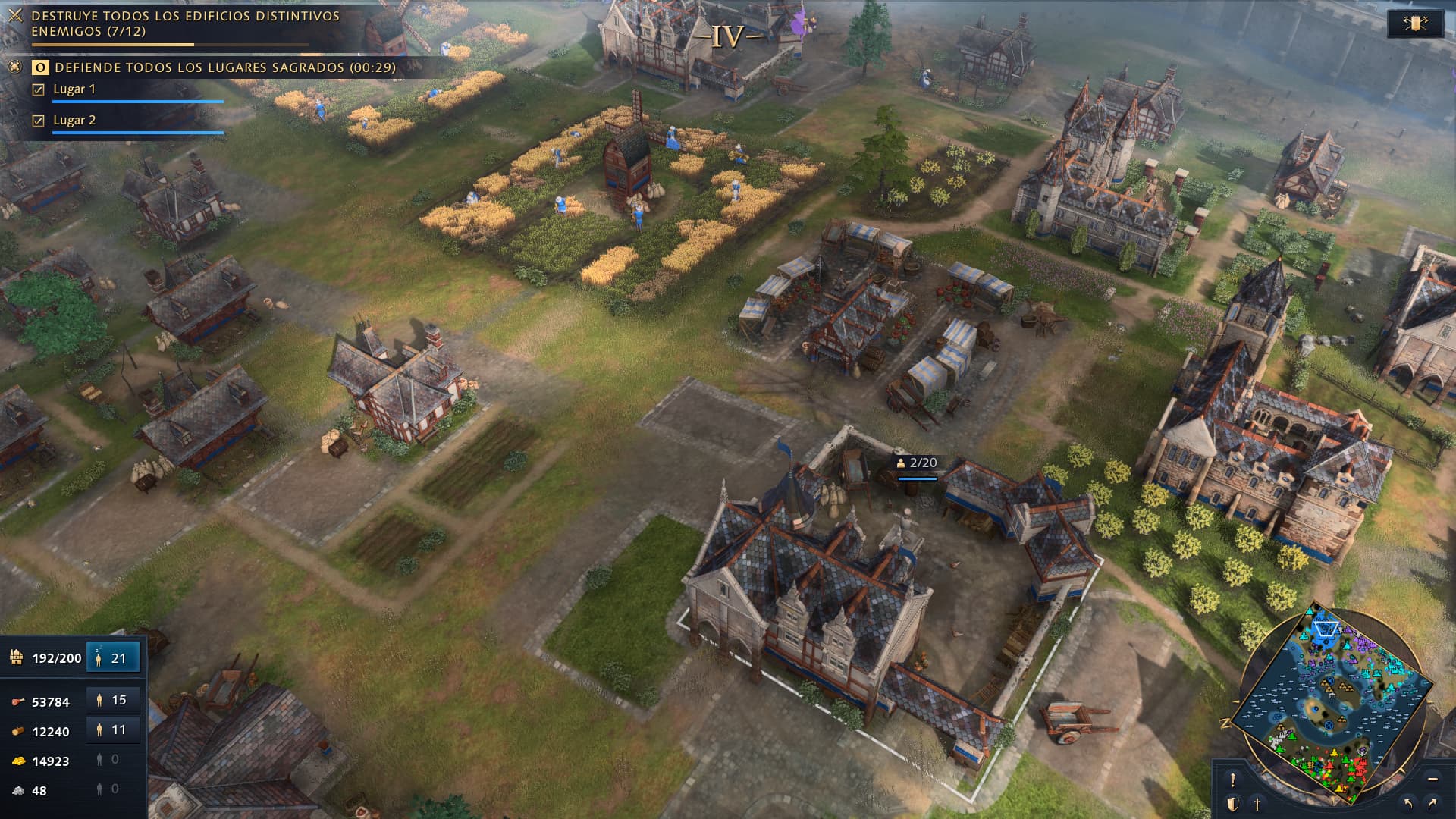The width and height of the screenshot is (1456, 819).
Task: Rotate the camera with the right-curving arrow
Action: pos(1432,803)
